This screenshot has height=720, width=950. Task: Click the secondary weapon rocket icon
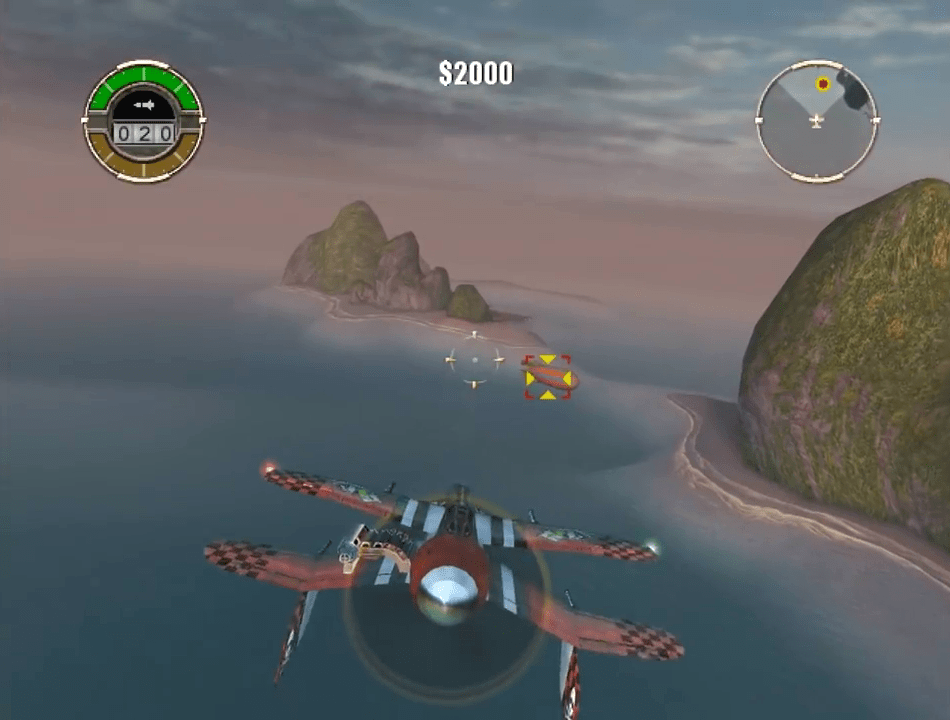tap(144, 104)
